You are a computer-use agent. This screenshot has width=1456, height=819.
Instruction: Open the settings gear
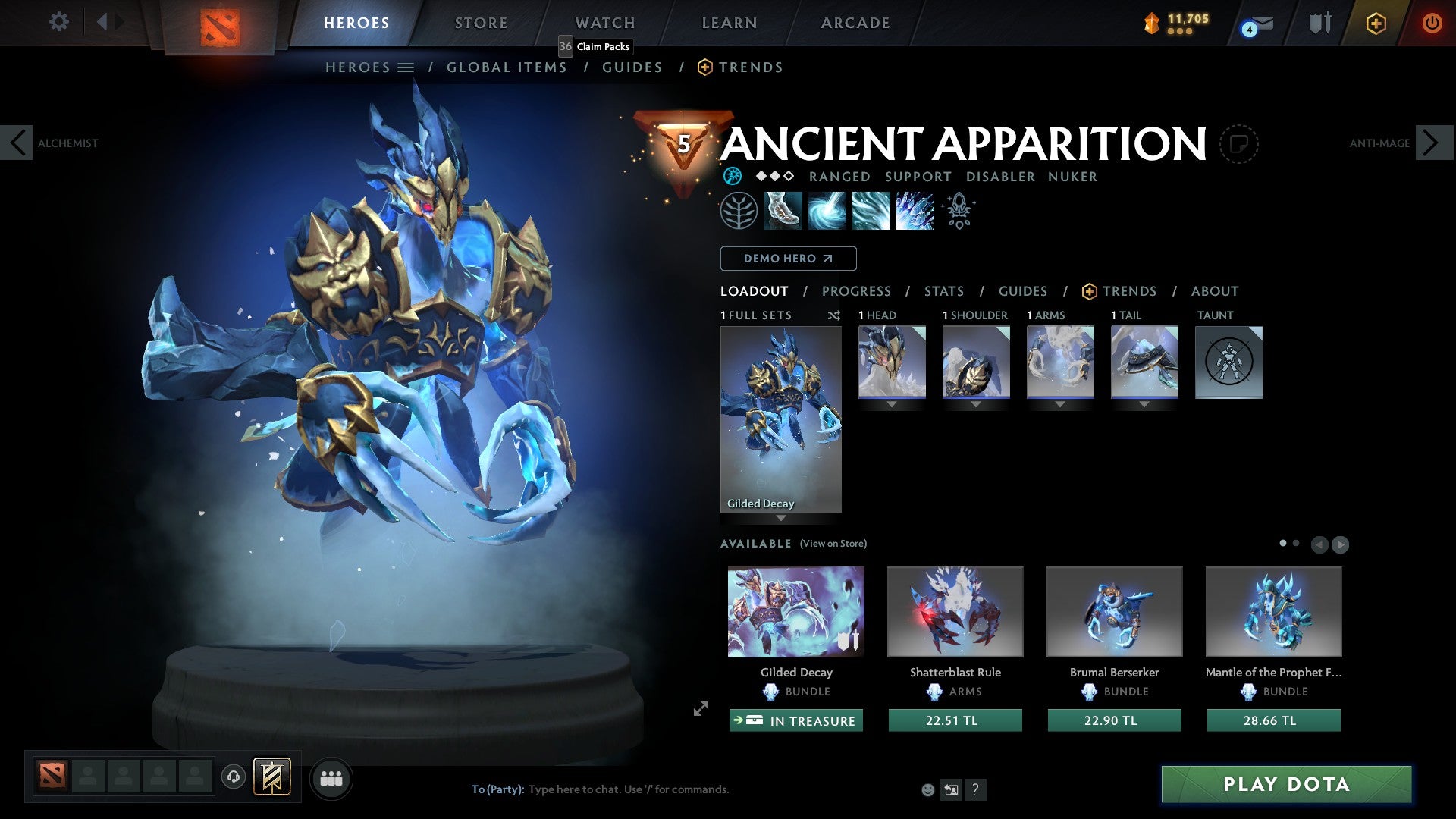(59, 22)
